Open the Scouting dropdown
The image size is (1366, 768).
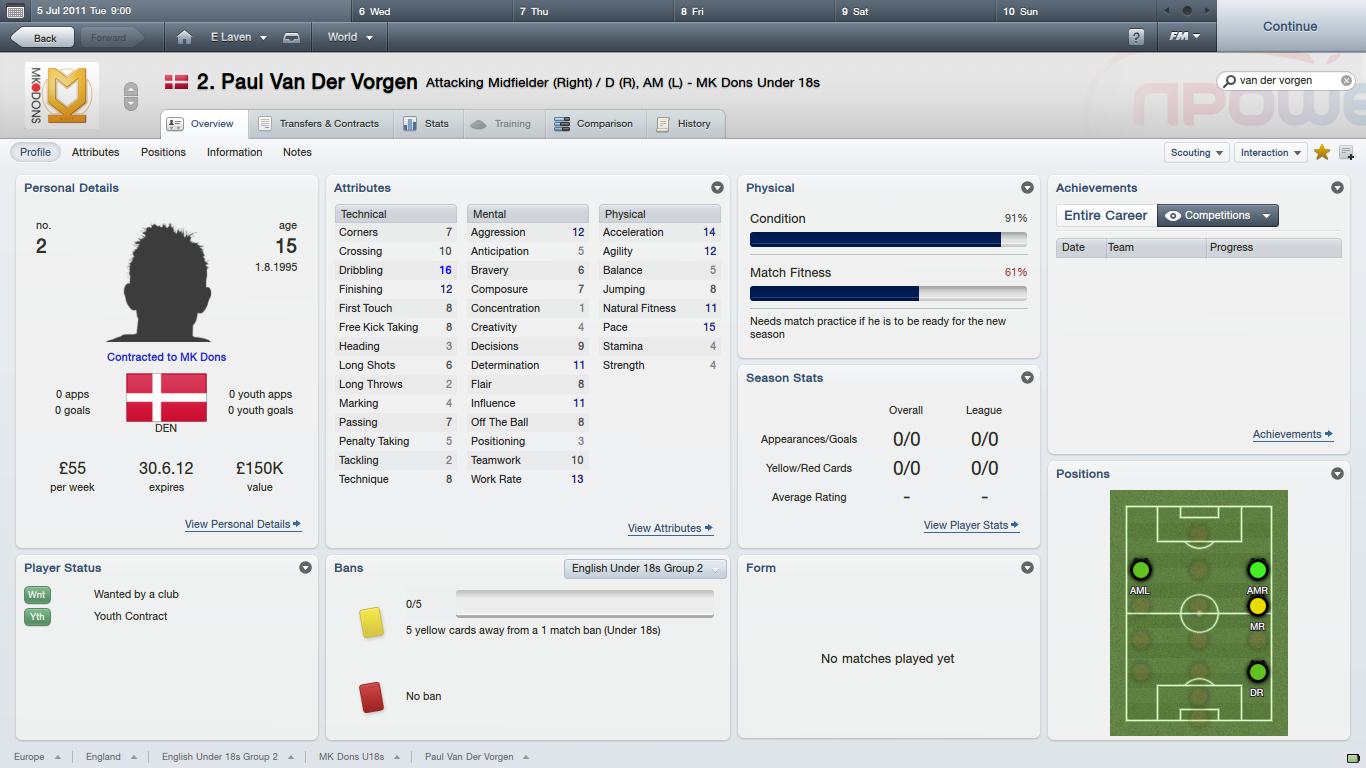pos(1197,153)
